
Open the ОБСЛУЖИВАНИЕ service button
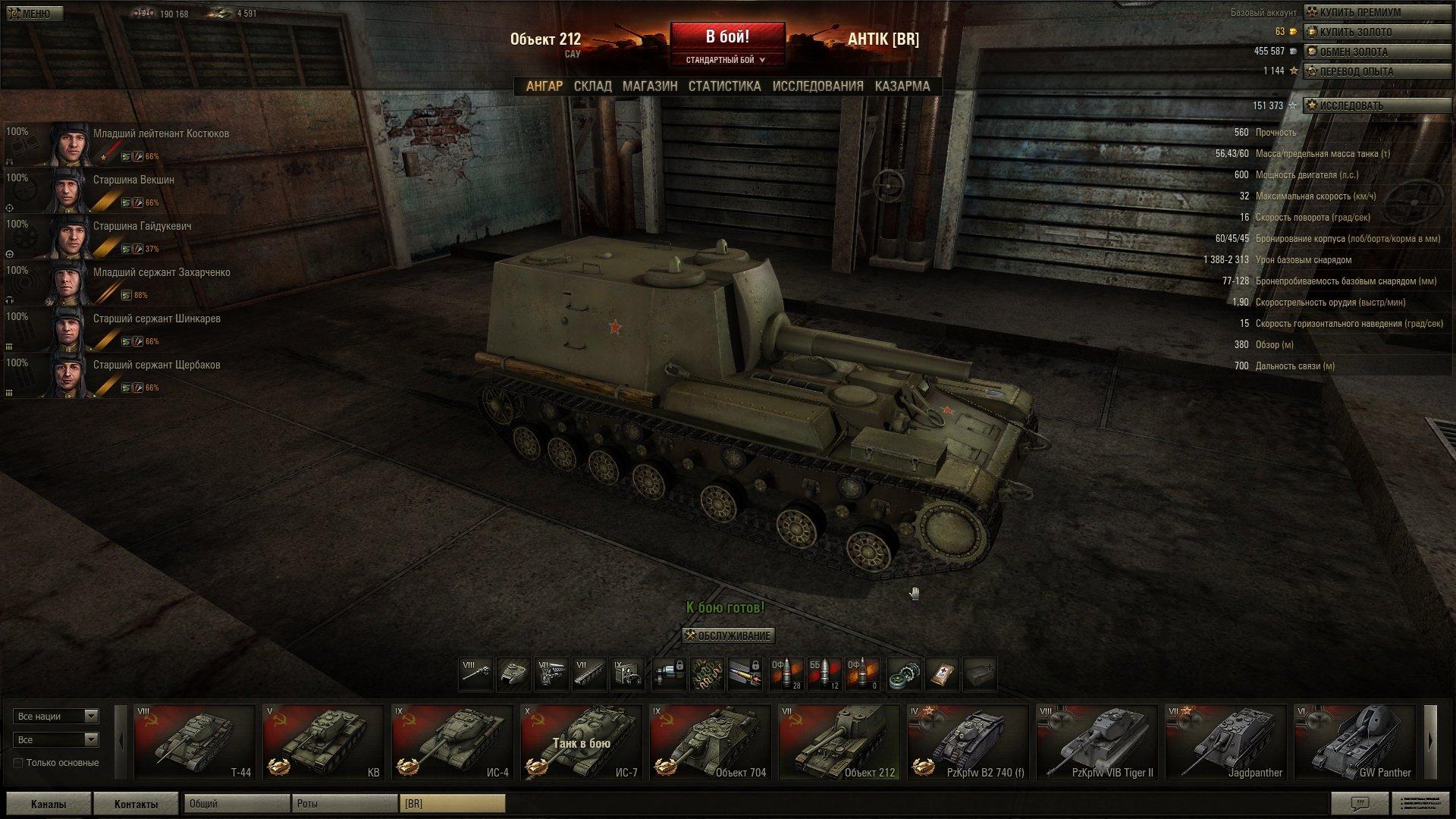click(x=727, y=635)
